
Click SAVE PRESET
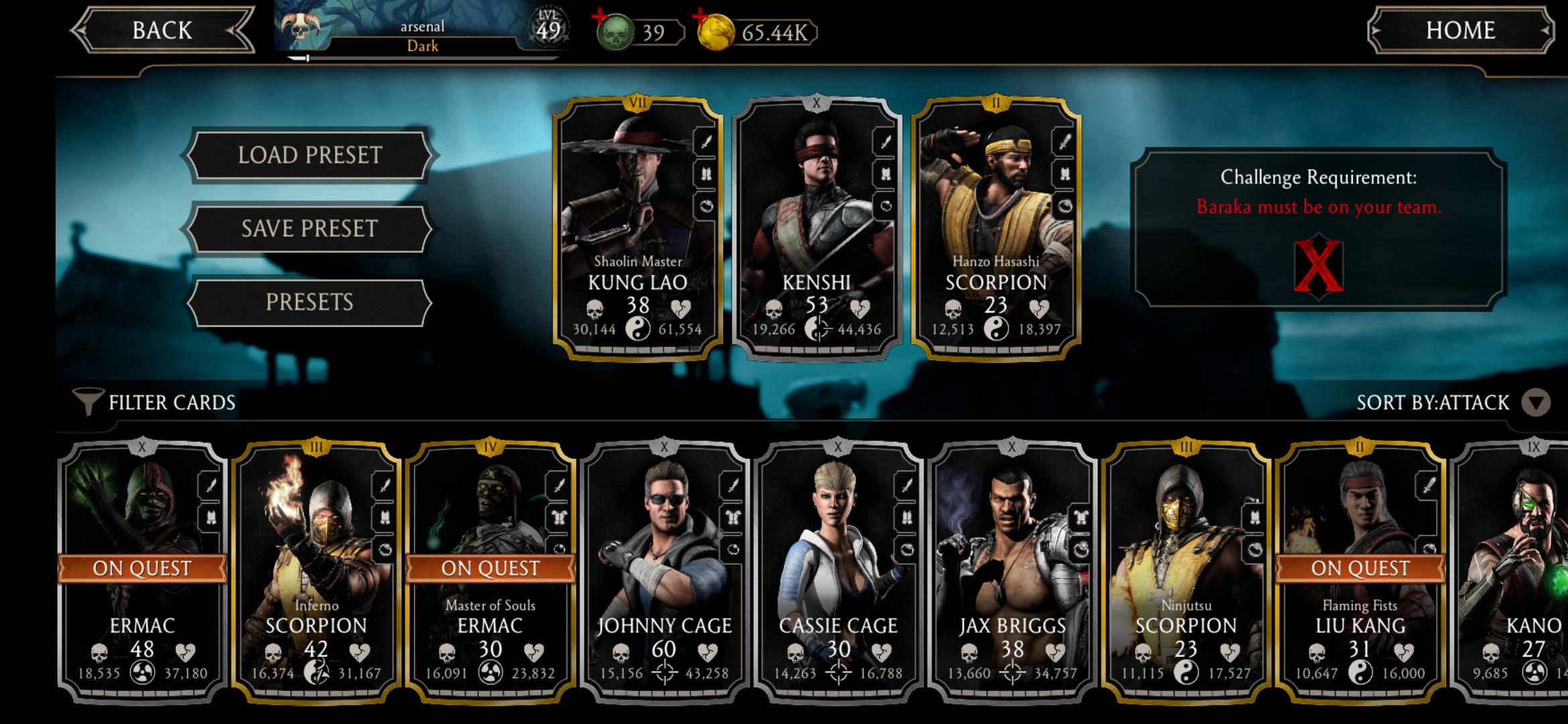(310, 228)
